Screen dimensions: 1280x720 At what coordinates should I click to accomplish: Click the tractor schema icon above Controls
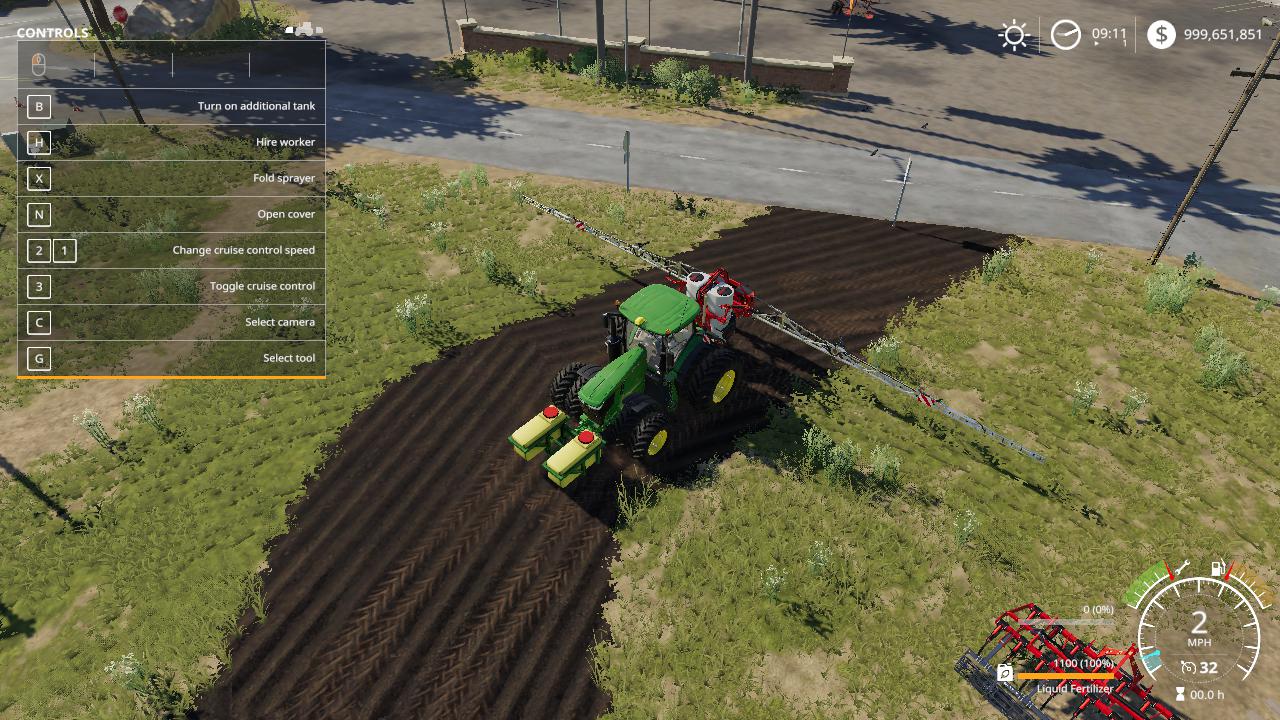(x=303, y=29)
